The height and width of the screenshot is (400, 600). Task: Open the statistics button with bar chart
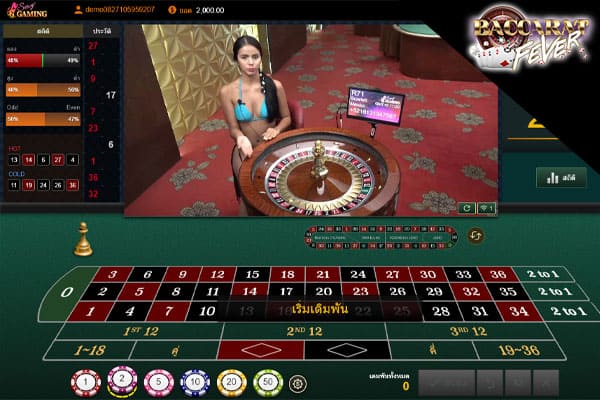click(561, 178)
